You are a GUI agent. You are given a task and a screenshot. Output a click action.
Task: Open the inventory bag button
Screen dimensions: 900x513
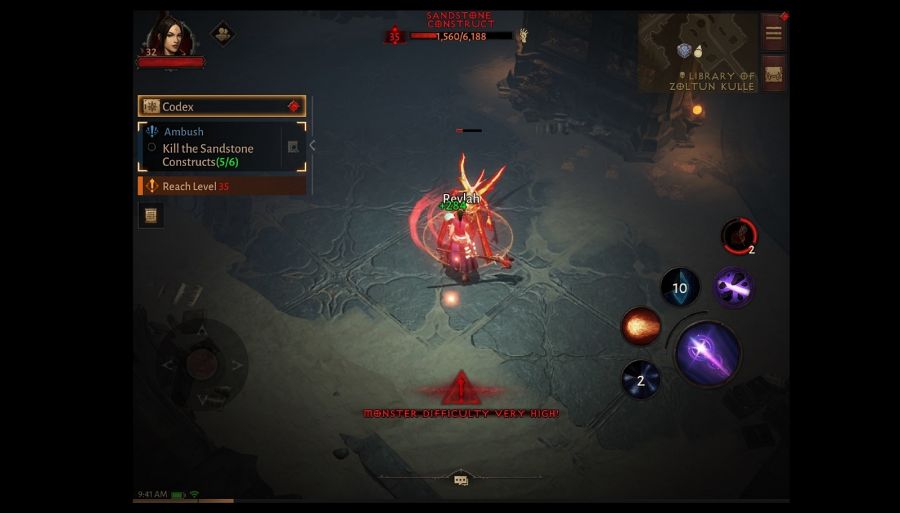[773, 75]
